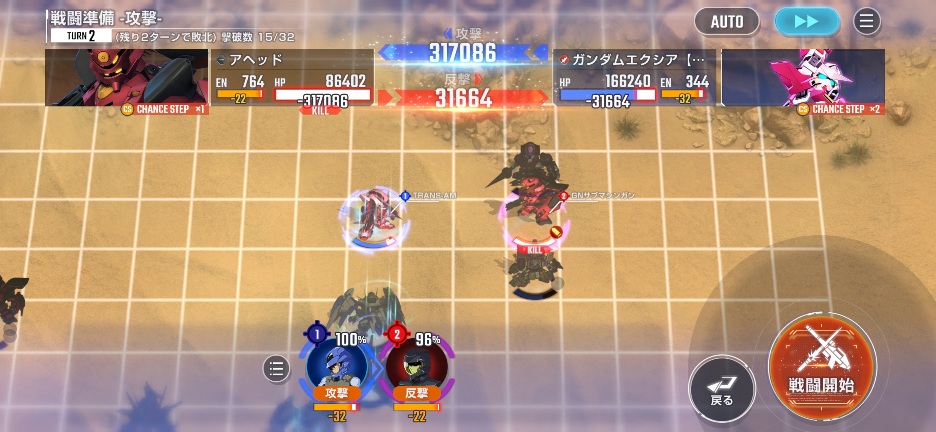View the アヘッド enemy unit portrait
936x432 pixels.
tap(126, 78)
